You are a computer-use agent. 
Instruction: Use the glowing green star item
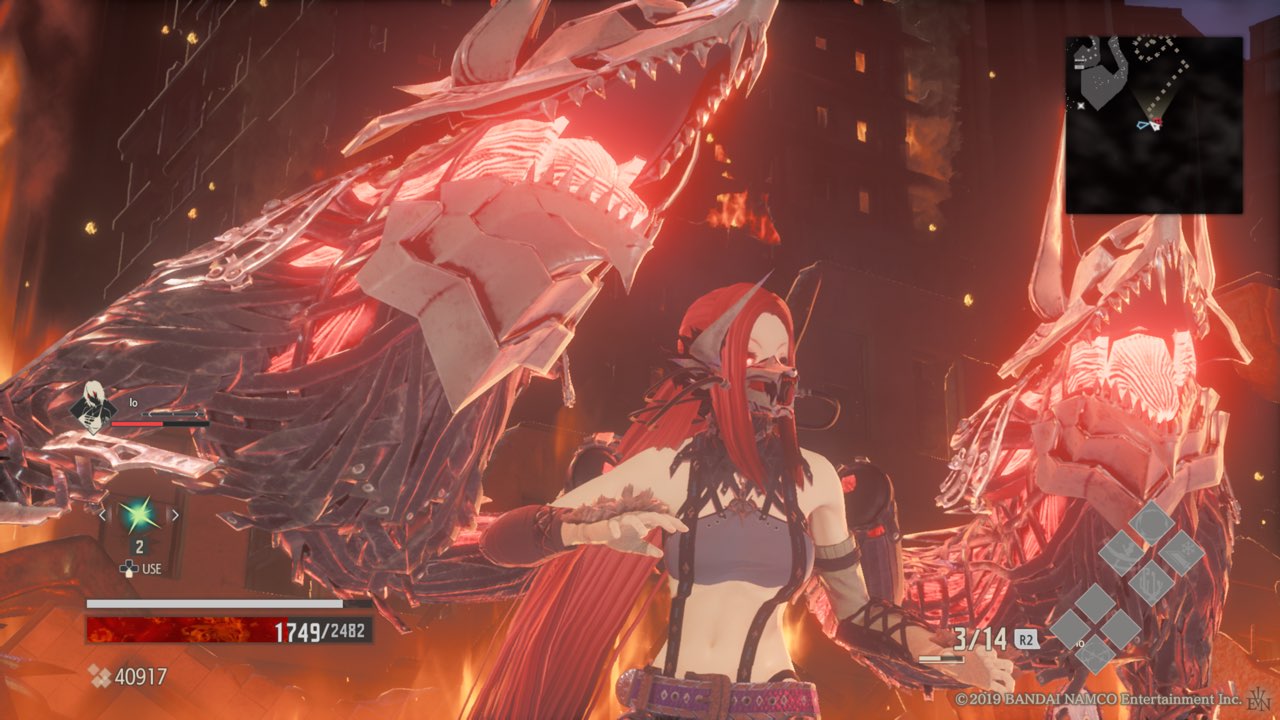point(138,515)
